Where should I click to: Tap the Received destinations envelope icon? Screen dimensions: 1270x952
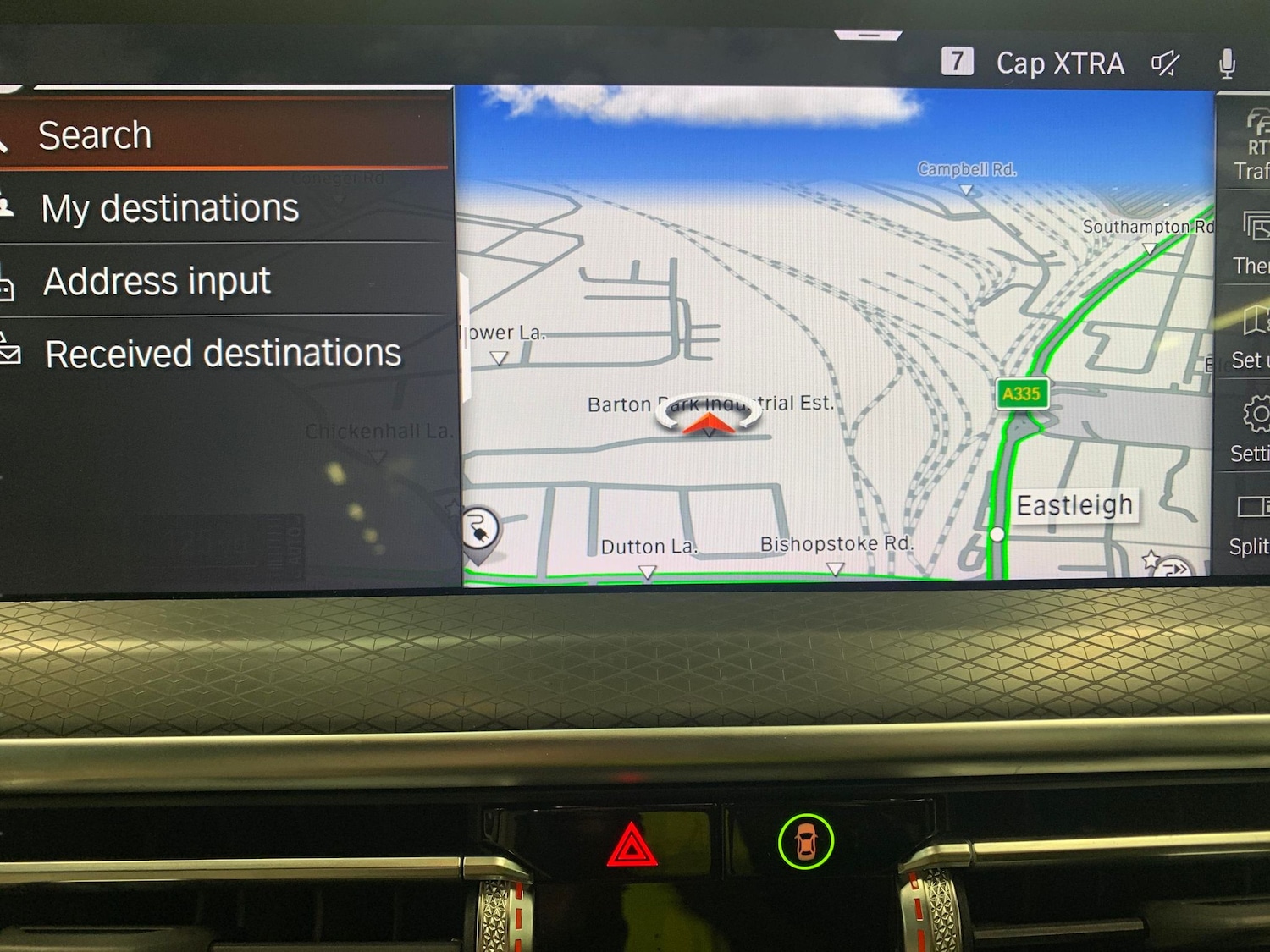tap(10, 354)
